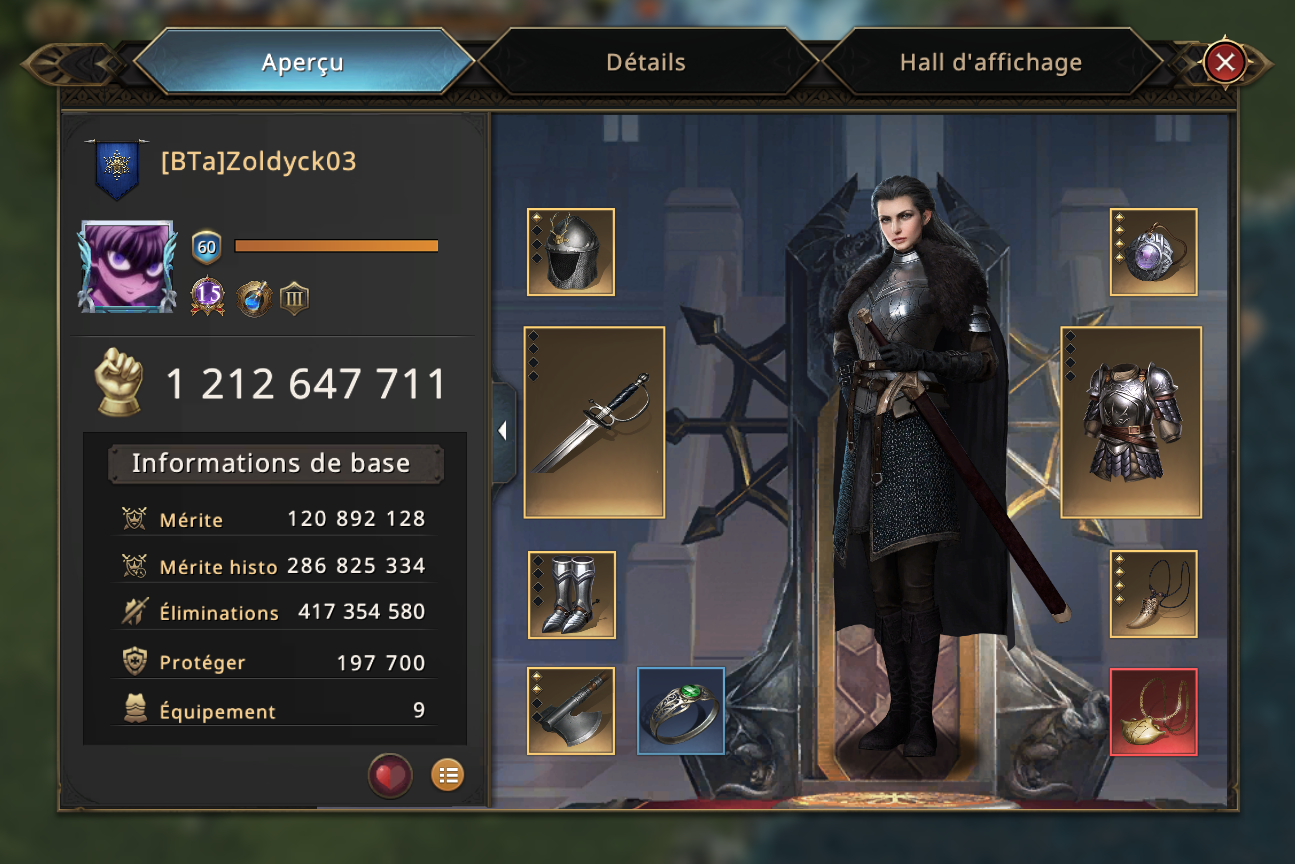This screenshot has height=864, width=1295.
Task: Select the armored boots slot
Action: click(x=571, y=595)
